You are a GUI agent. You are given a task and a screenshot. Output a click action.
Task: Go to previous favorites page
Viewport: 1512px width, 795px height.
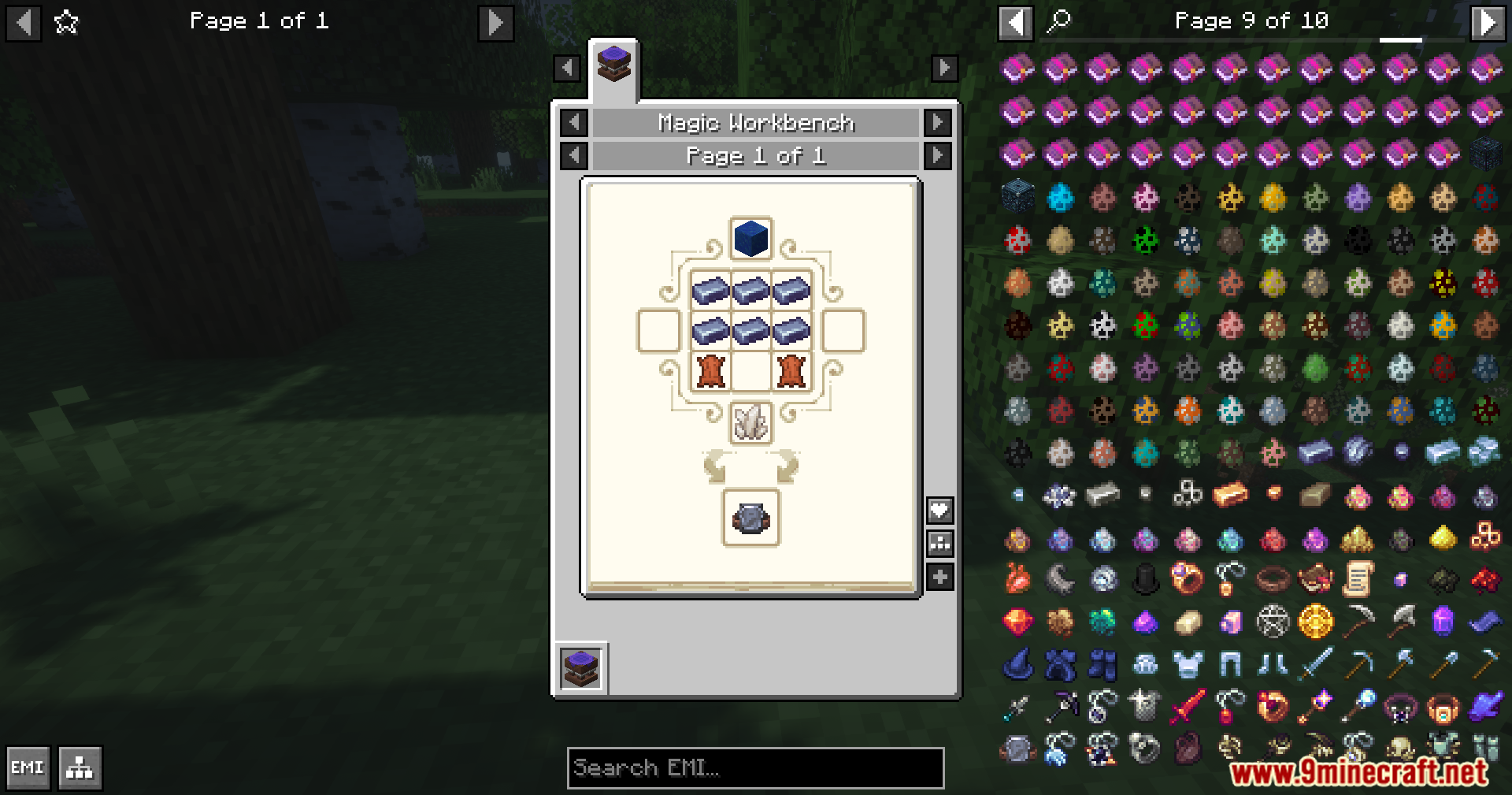(23, 21)
